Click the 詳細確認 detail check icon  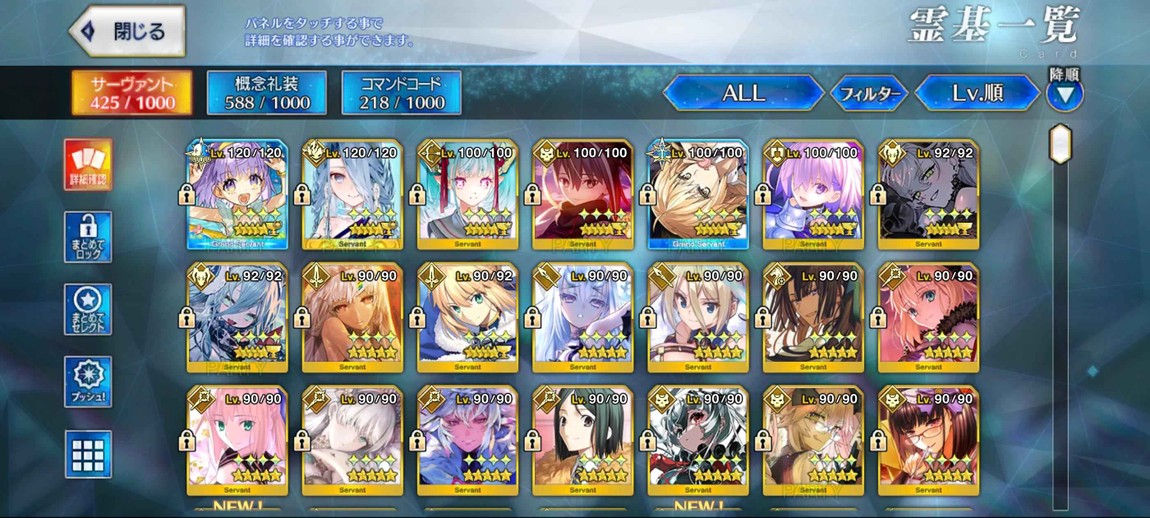tap(88, 165)
